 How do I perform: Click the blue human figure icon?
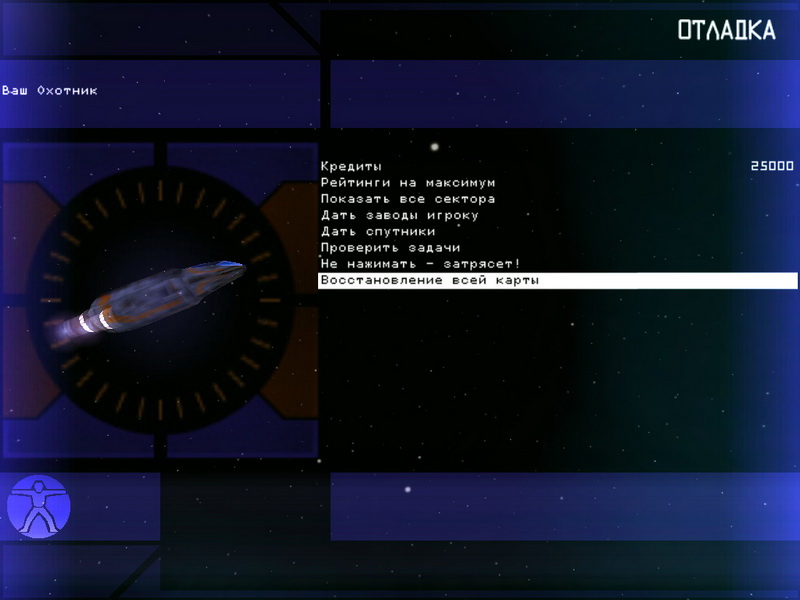pyautogui.click(x=39, y=507)
